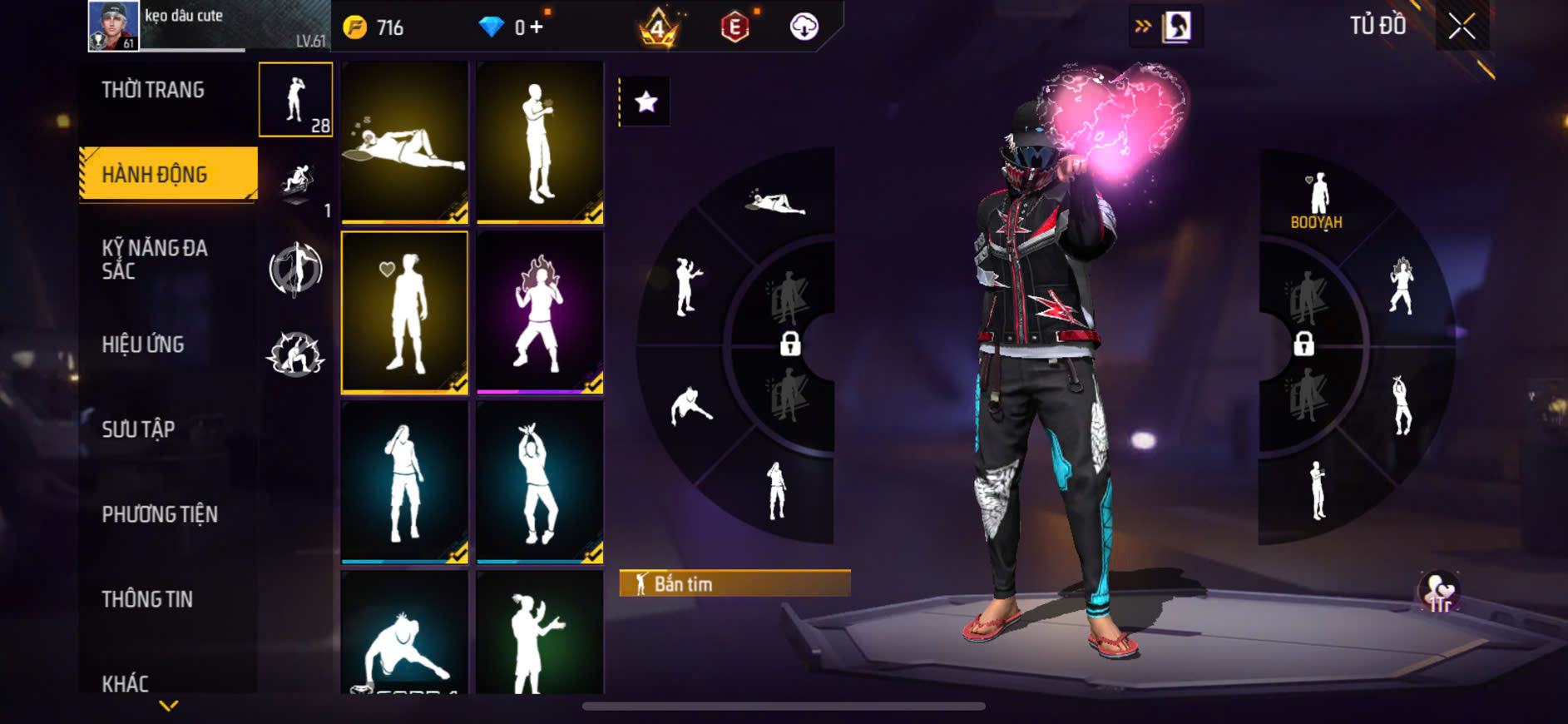Switch to Kỹ Năng Đa Sắc

coord(155,259)
